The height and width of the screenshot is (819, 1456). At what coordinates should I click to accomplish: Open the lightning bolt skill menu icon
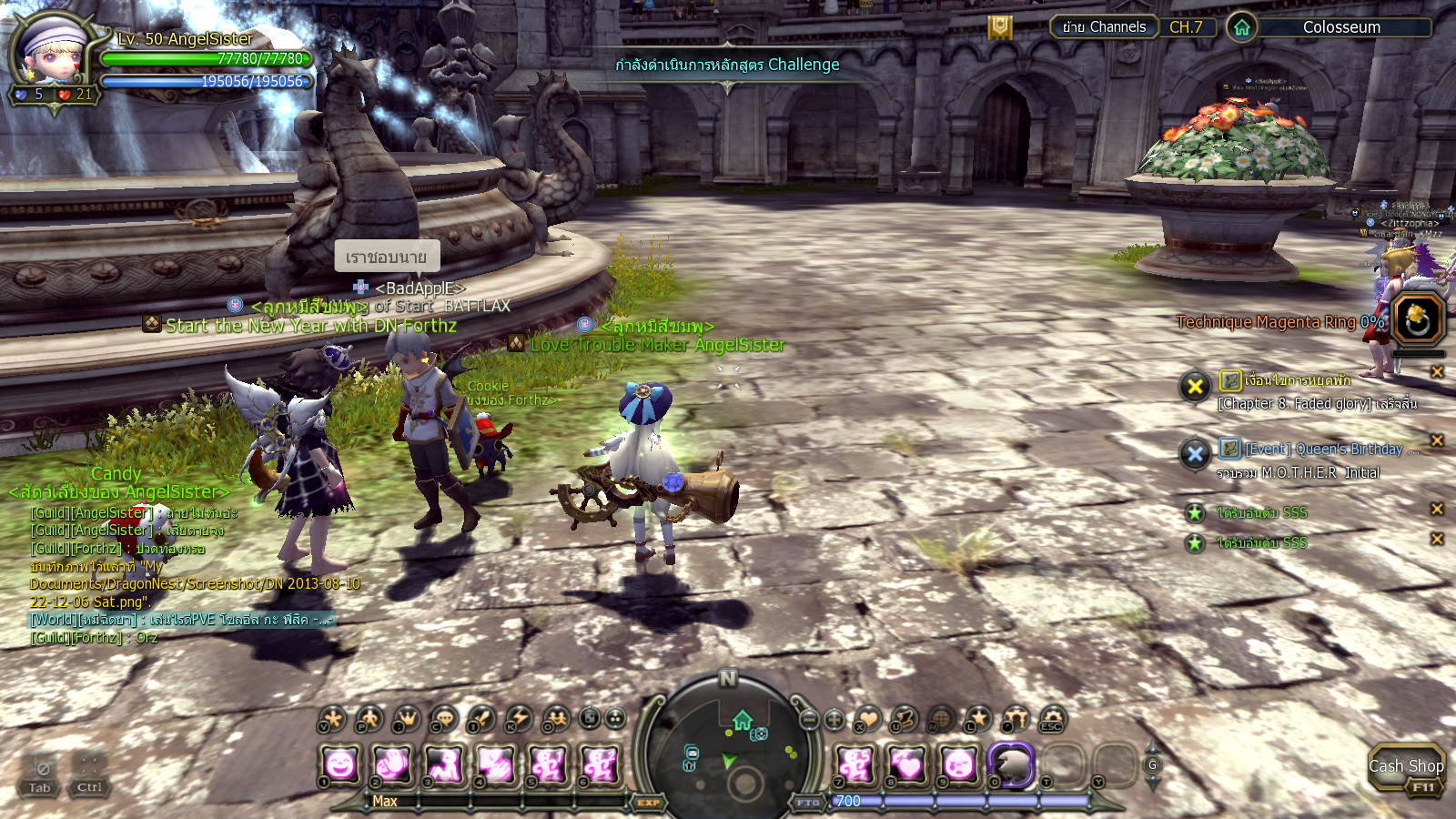[519, 719]
